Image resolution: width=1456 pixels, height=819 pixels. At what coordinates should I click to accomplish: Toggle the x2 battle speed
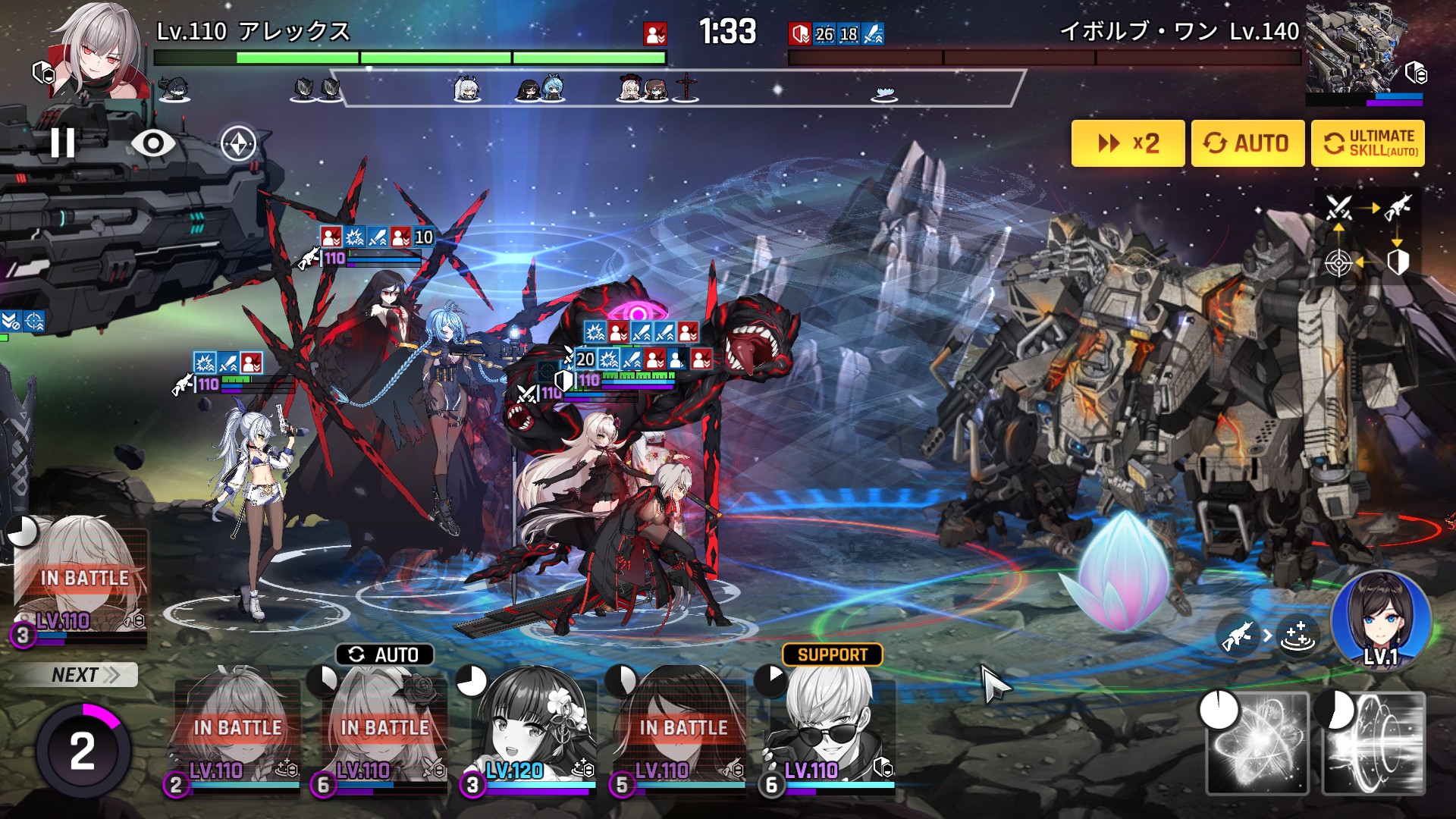[1128, 143]
